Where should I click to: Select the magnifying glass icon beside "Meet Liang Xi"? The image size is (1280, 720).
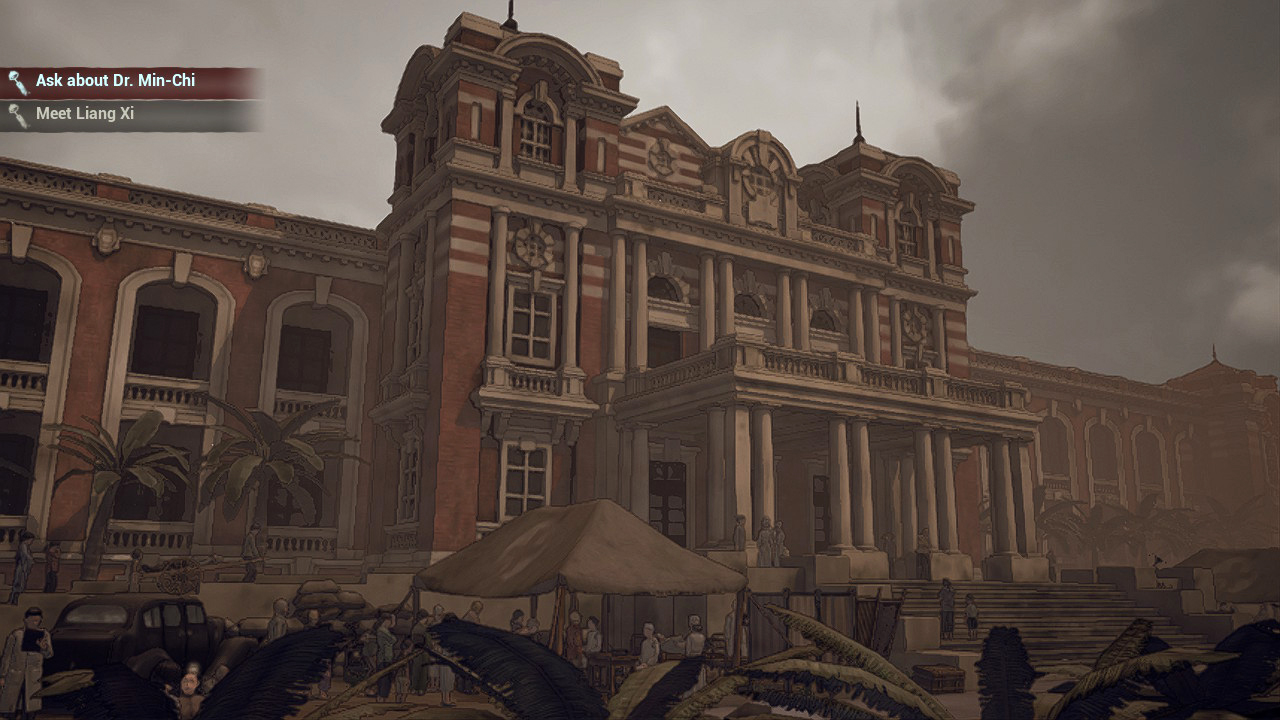pos(14,113)
